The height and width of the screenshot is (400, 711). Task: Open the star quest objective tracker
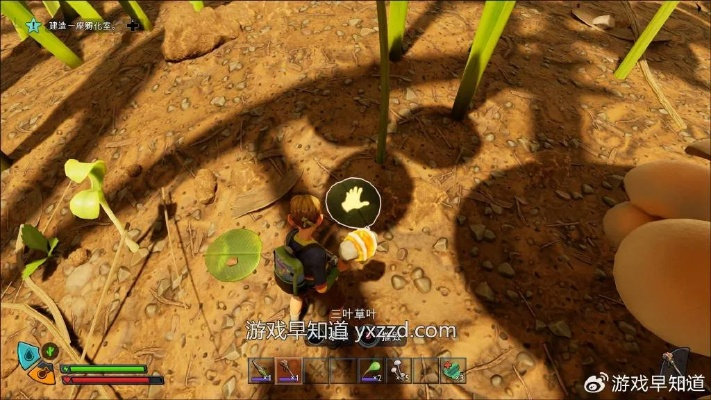coord(34,26)
